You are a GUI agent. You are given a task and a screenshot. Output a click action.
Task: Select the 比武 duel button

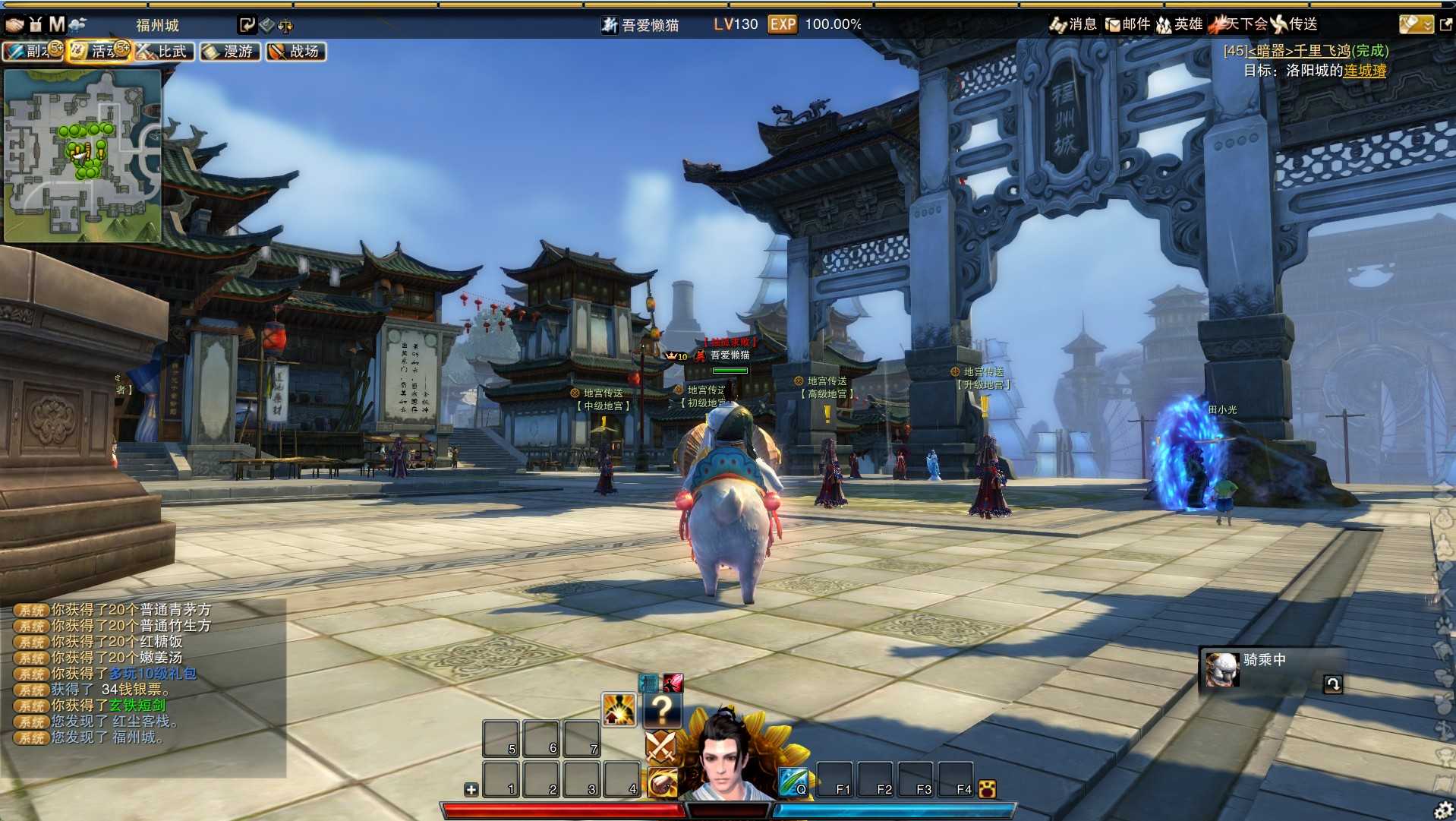[165, 52]
